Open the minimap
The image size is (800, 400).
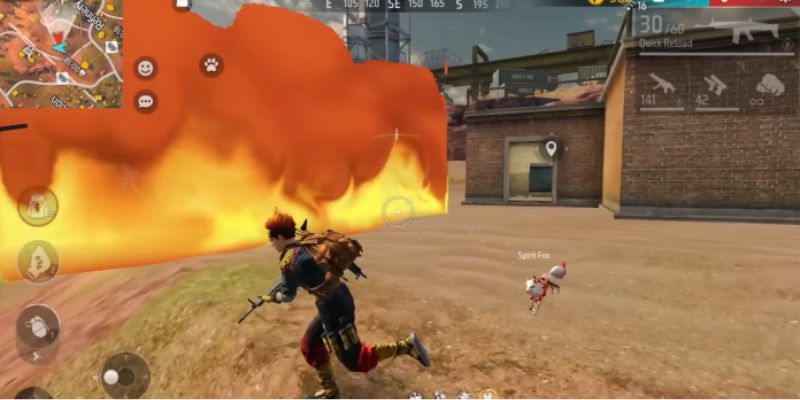[x=60, y=52]
